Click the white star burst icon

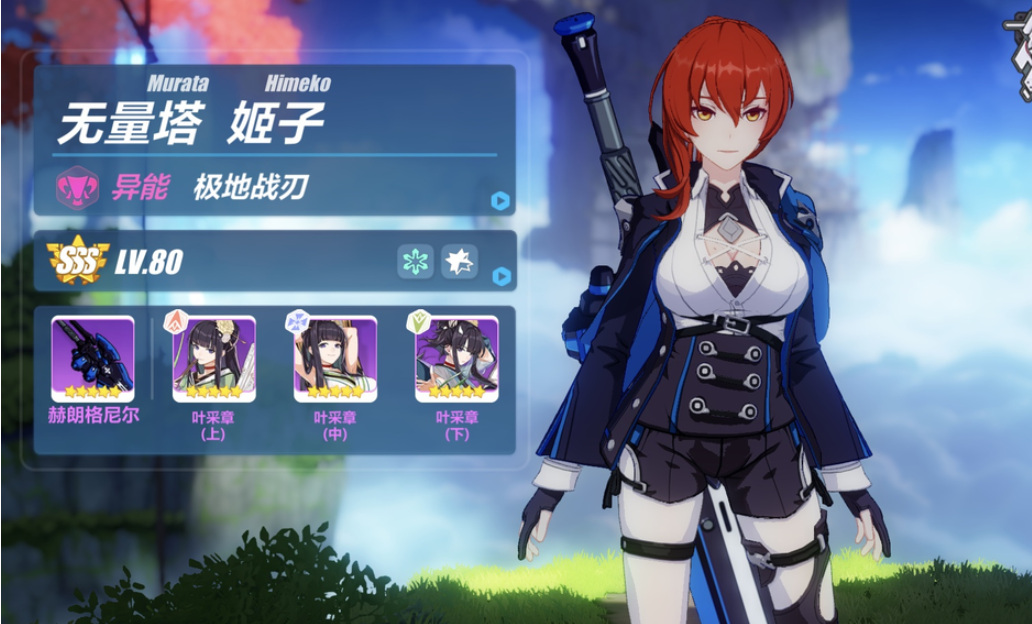click(x=459, y=262)
